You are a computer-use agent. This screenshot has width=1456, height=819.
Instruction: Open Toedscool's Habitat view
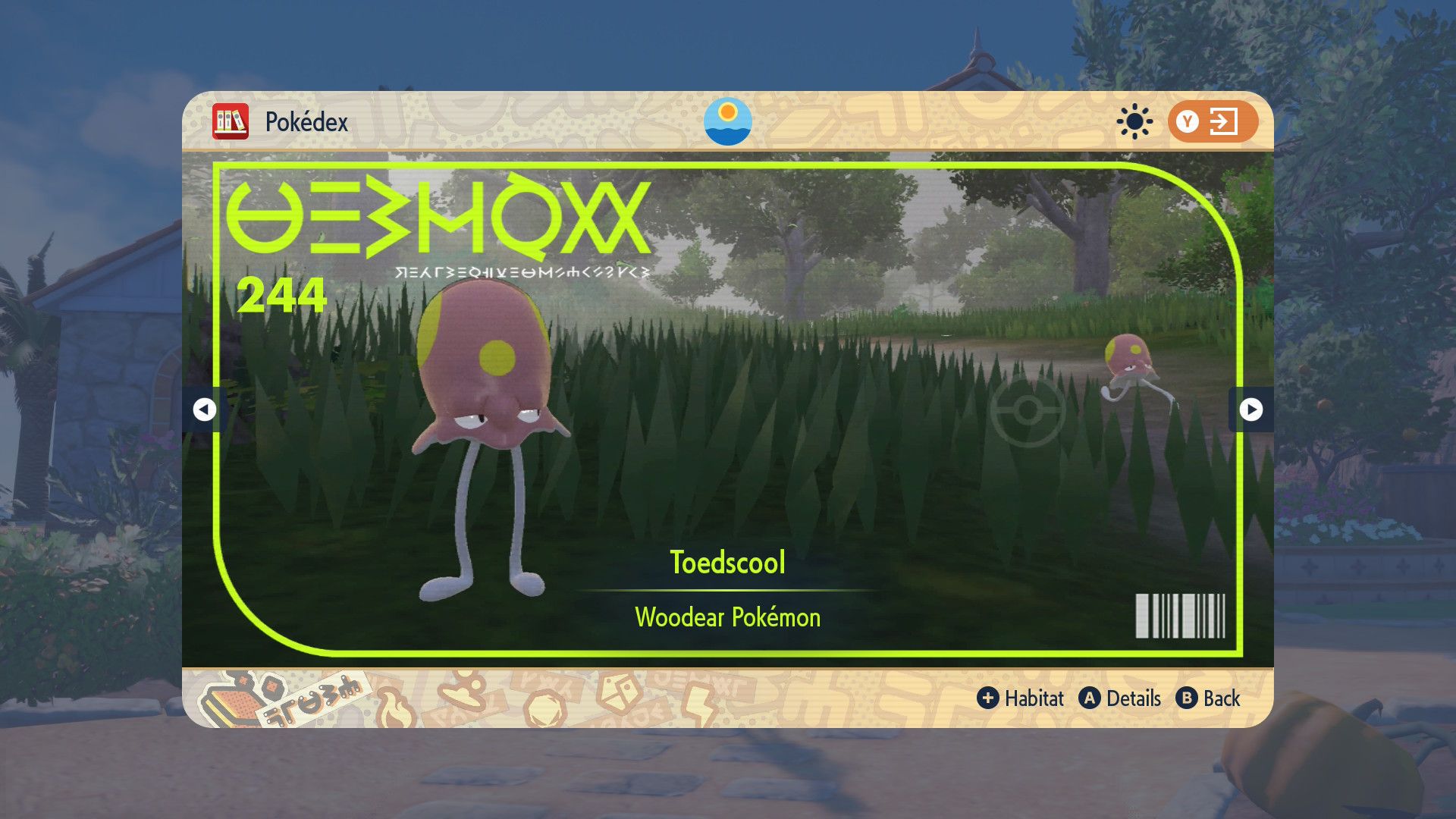1021,698
